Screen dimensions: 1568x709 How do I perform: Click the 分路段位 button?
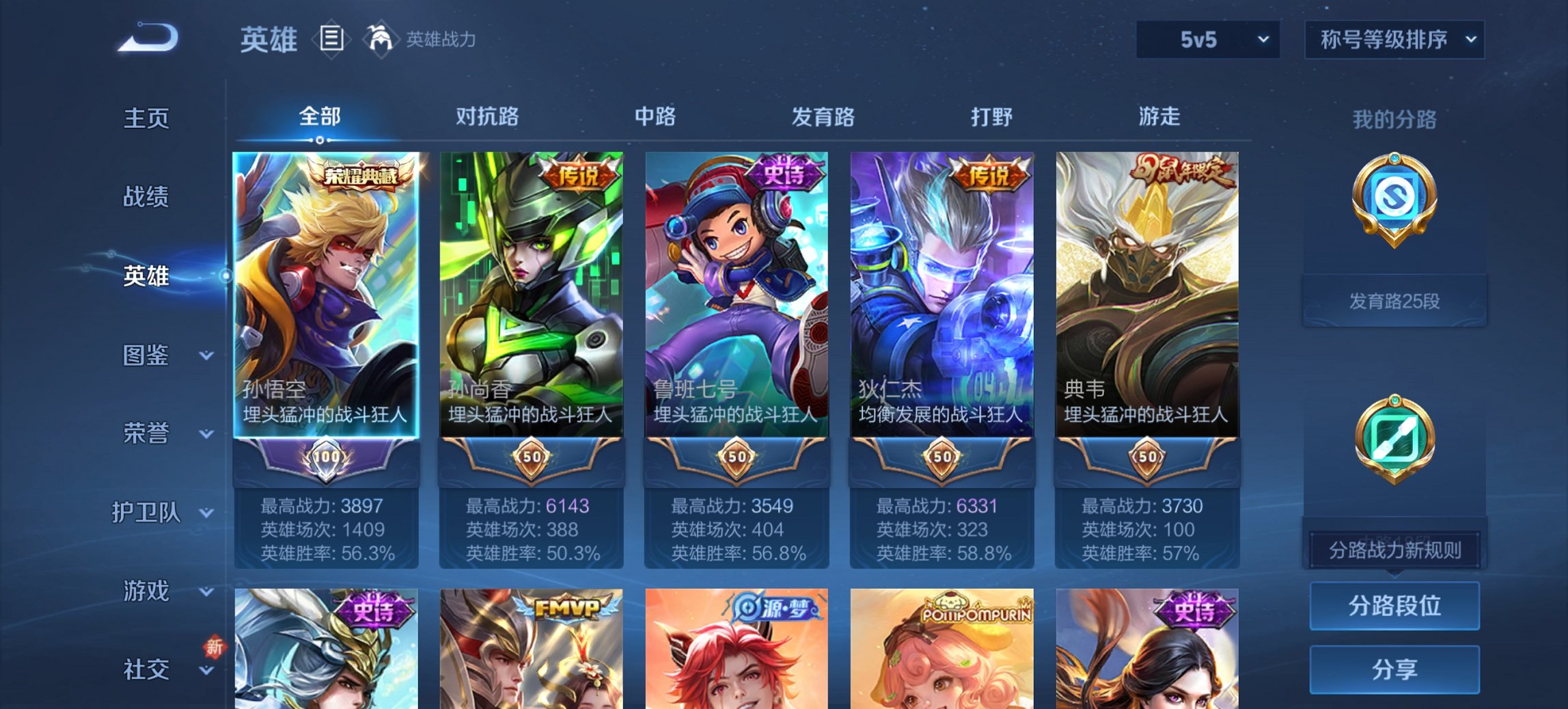coord(1394,606)
